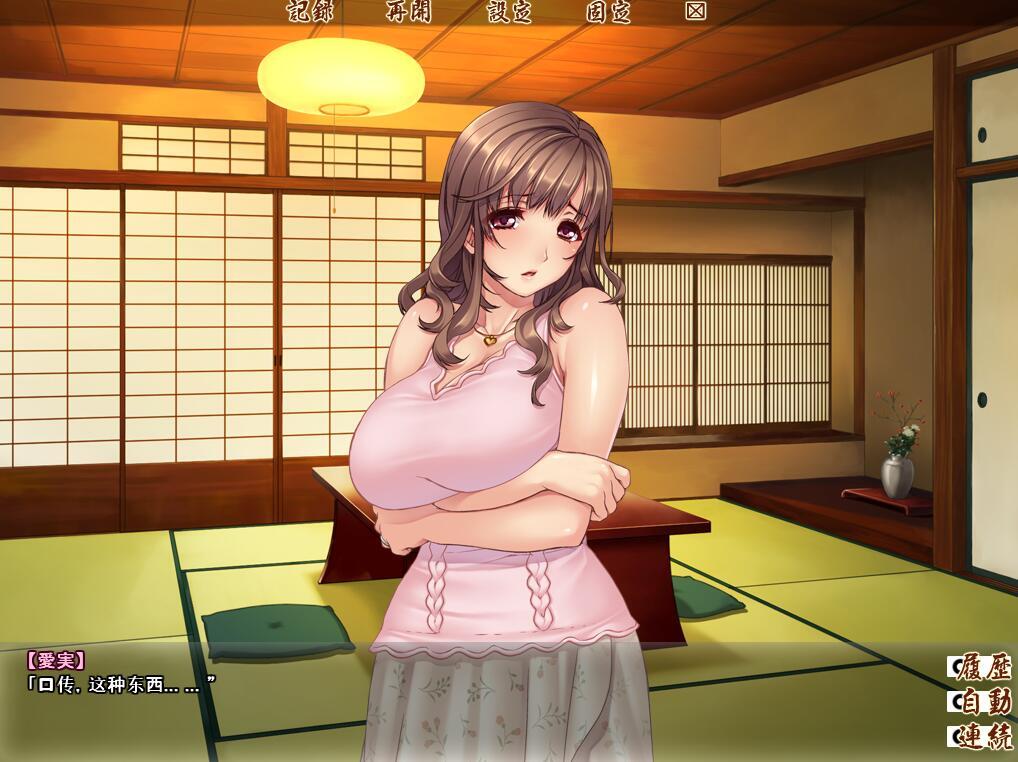Toggle the 固定 menu lock
Image resolution: width=1018 pixels, height=762 pixels.
point(609,12)
